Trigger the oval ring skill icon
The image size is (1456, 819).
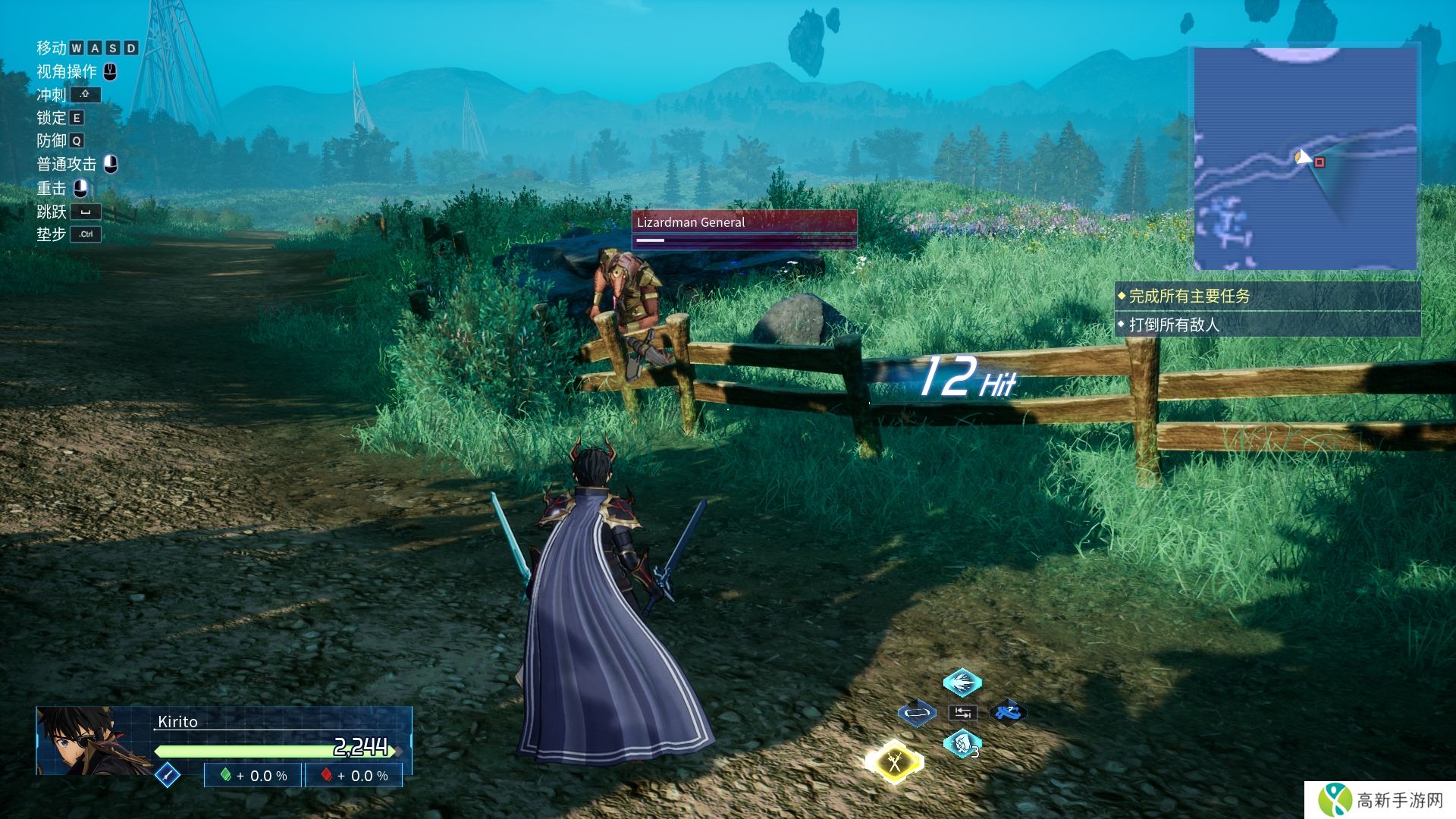click(x=917, y=713)
